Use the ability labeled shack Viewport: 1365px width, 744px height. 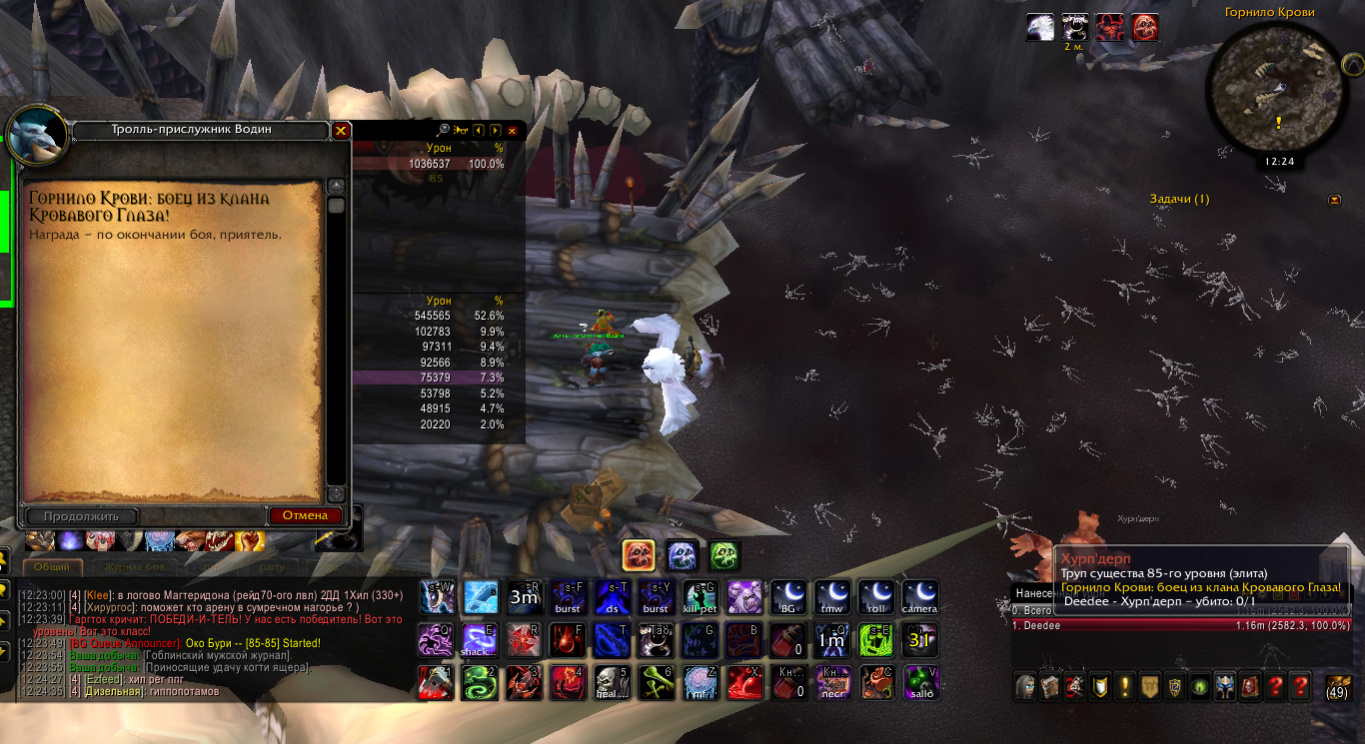click(479, 639)
